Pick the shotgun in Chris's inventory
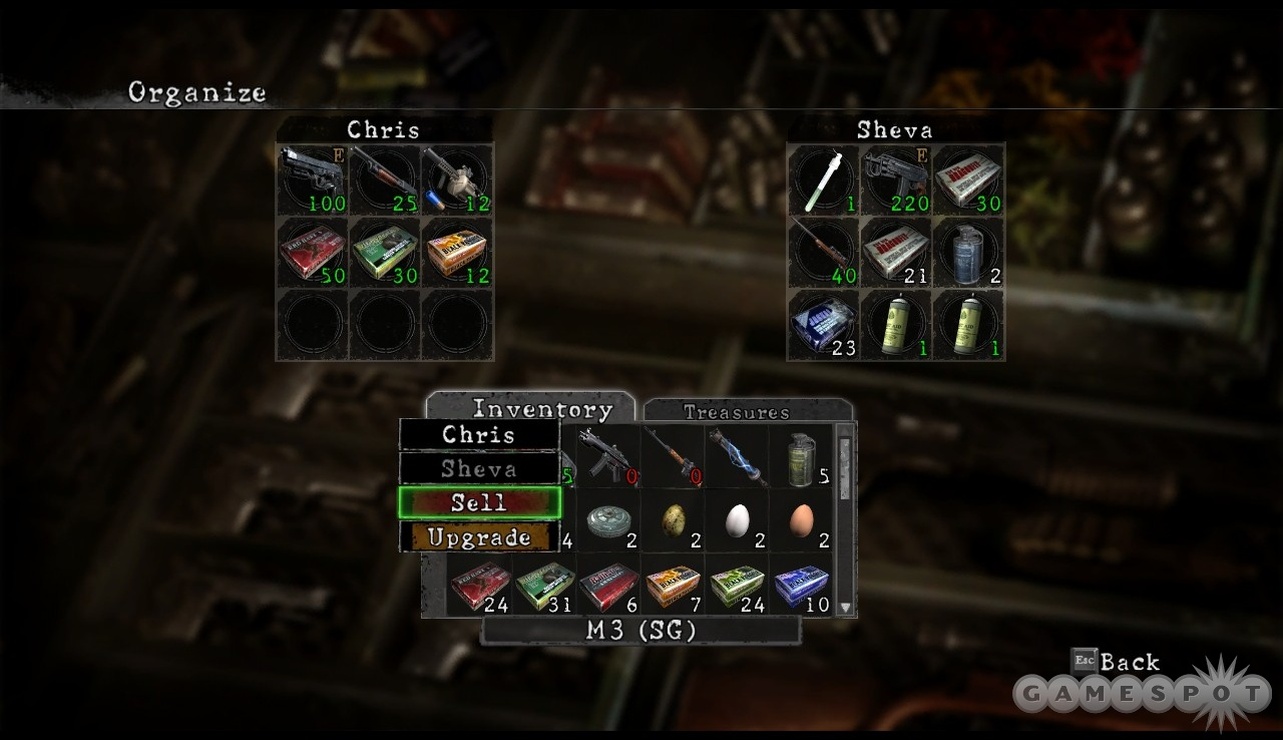The image size is (1283, 740). [385, 180]
